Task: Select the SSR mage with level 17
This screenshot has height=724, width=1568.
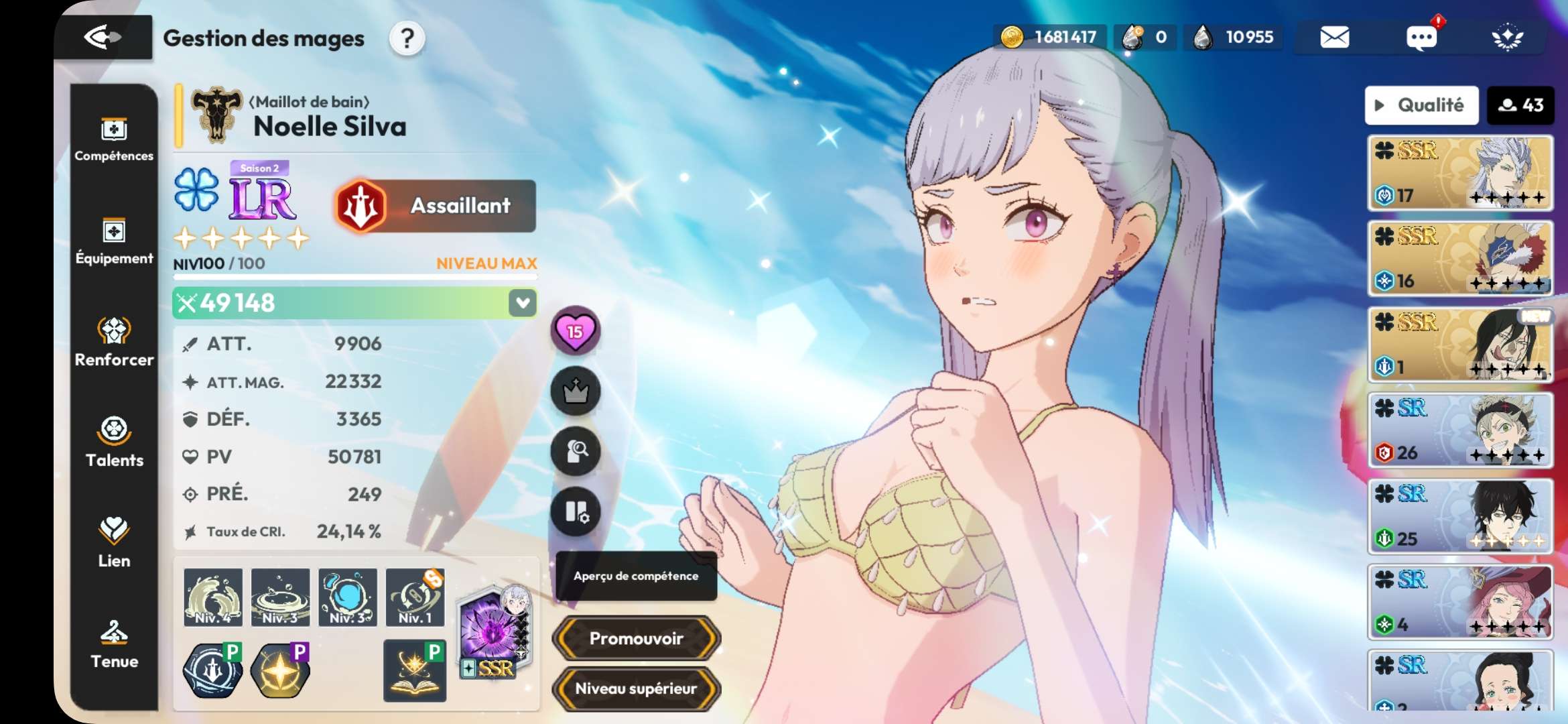Action: point(1460,173)
